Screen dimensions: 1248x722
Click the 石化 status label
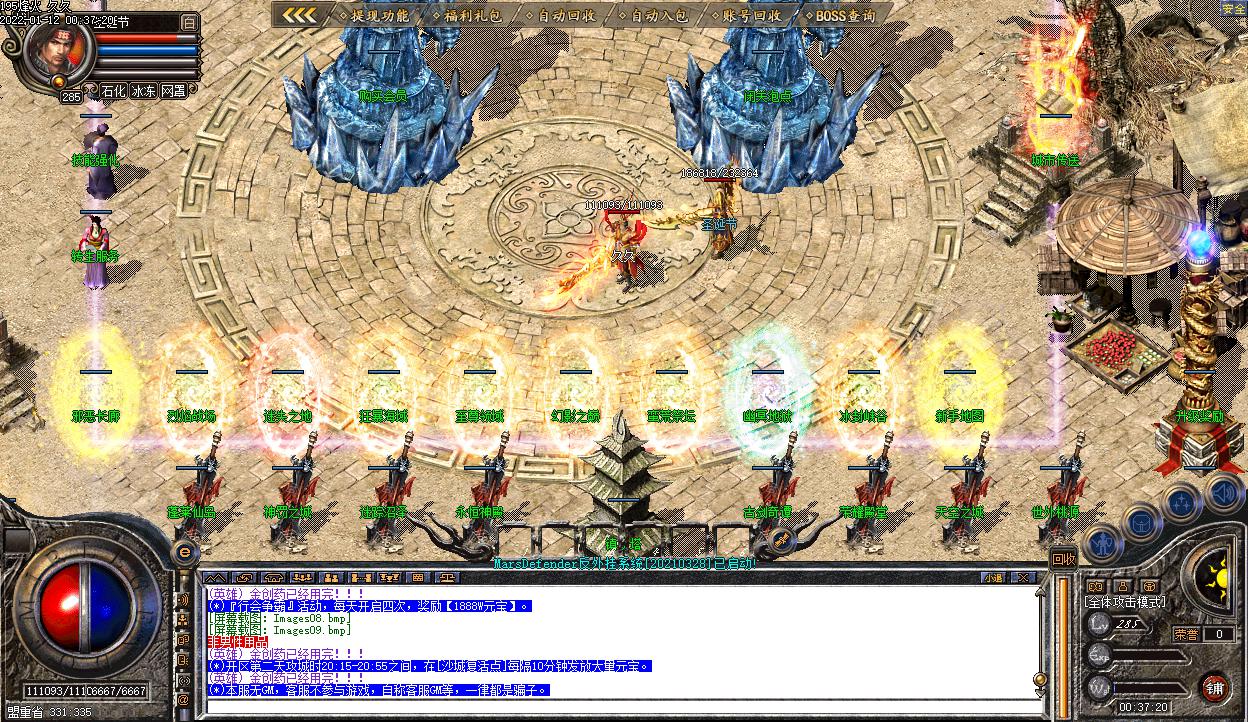114,91
